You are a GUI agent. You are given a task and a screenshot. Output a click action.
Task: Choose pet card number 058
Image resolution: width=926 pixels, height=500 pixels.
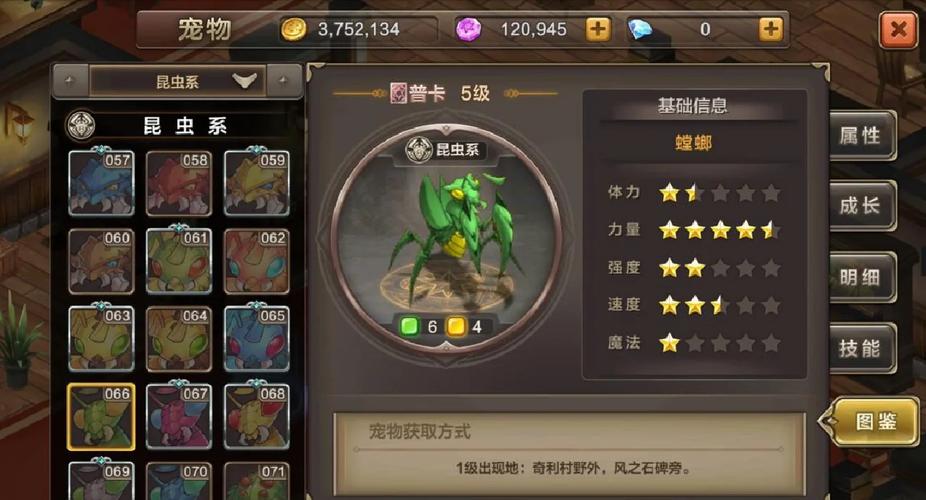coord(178,183)
